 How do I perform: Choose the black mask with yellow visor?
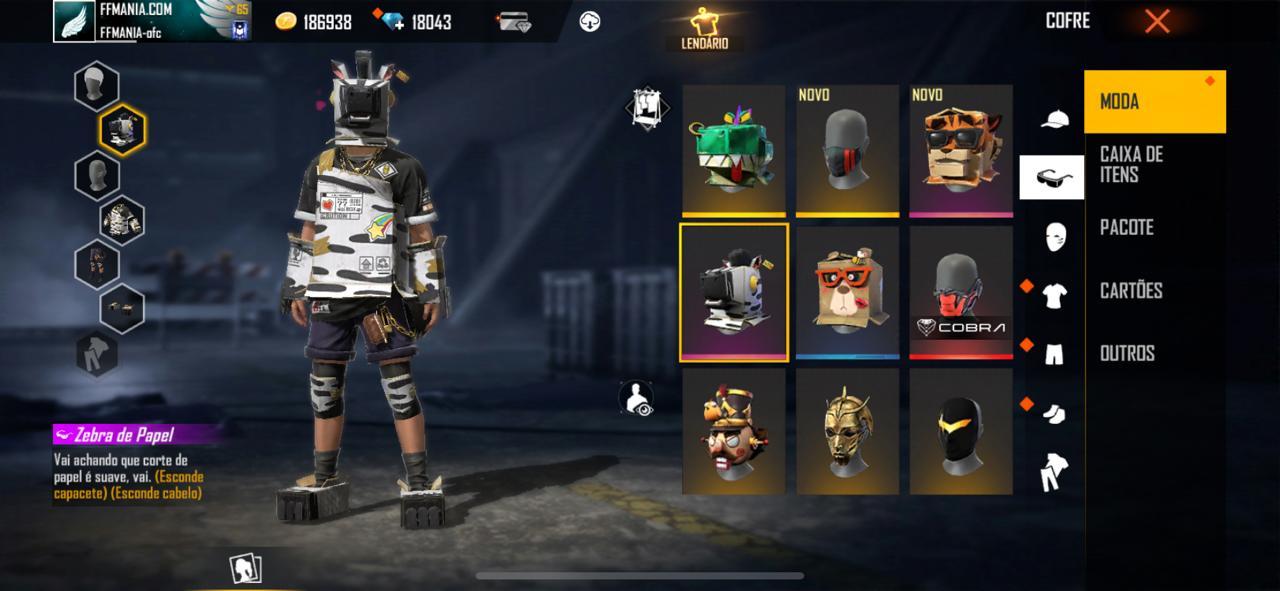pos(961,431)
